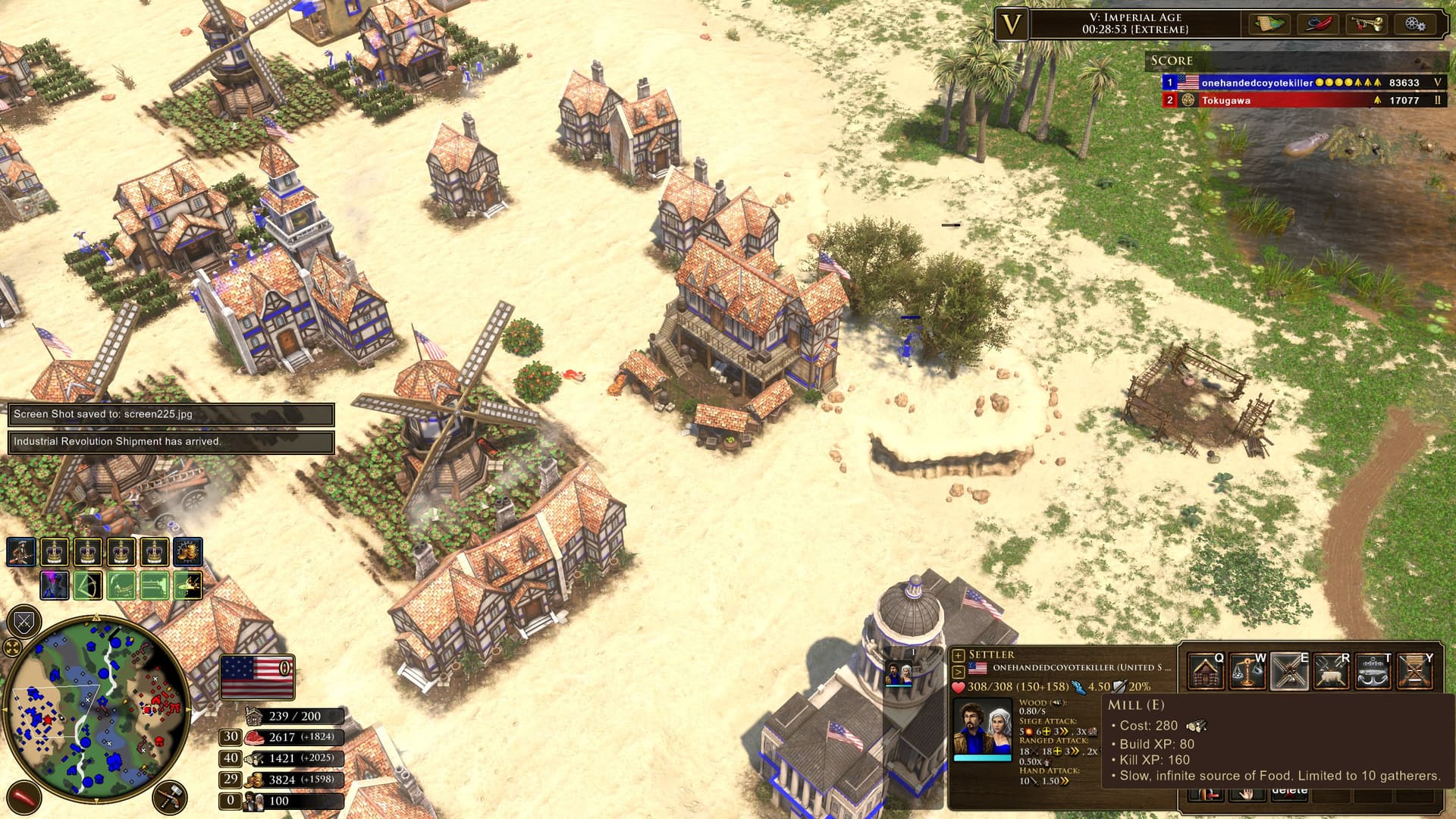Select the gold coins and gear icon
The height and width of the screenshot is (819, 1456).
click(187, 552)
